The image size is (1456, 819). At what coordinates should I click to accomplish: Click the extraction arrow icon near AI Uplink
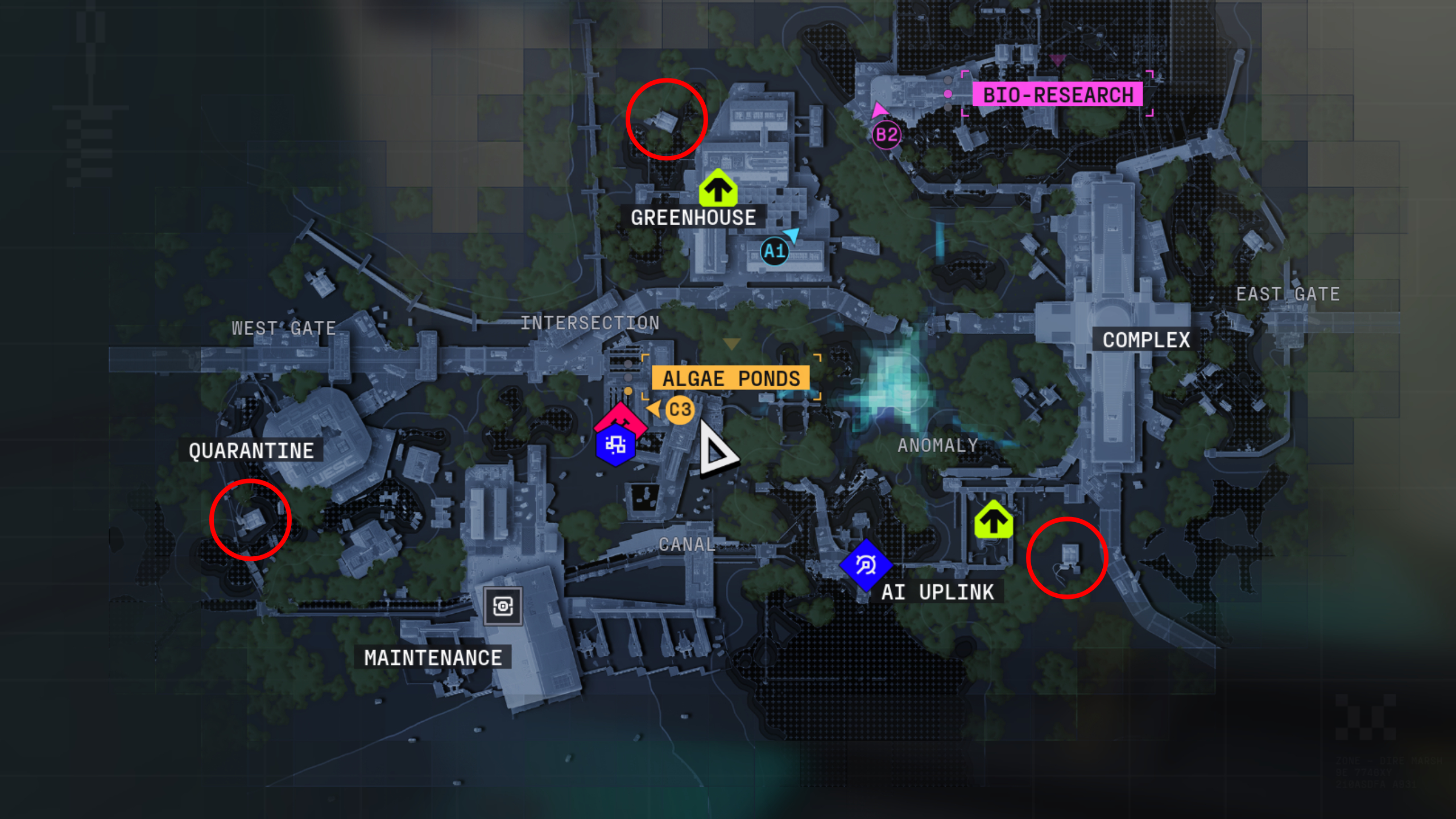pyautogui.click(x=994, y=520)
